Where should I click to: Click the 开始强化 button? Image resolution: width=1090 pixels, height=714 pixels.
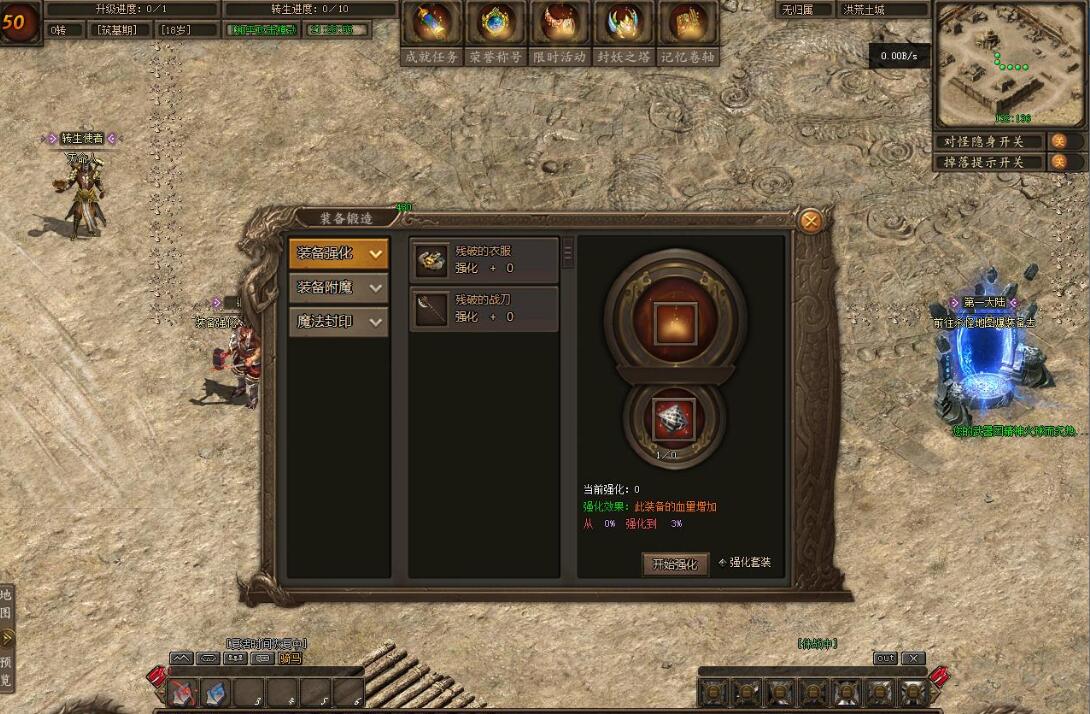pos(675,564)
